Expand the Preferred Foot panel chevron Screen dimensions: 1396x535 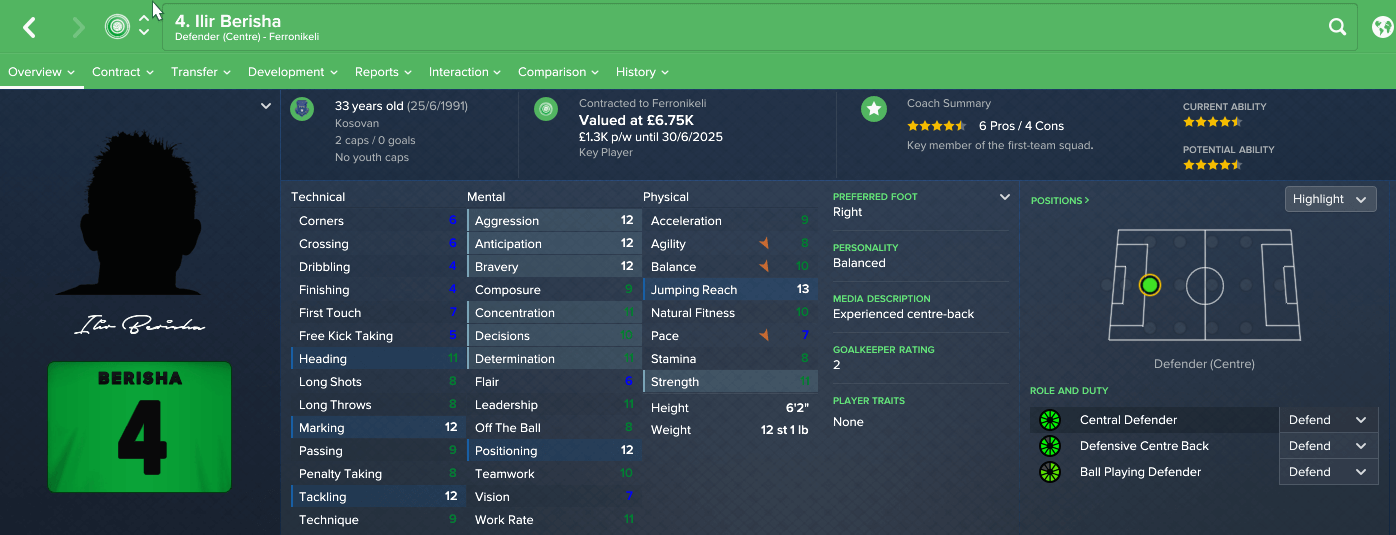pyautogui.click(x=1005, y=197)
